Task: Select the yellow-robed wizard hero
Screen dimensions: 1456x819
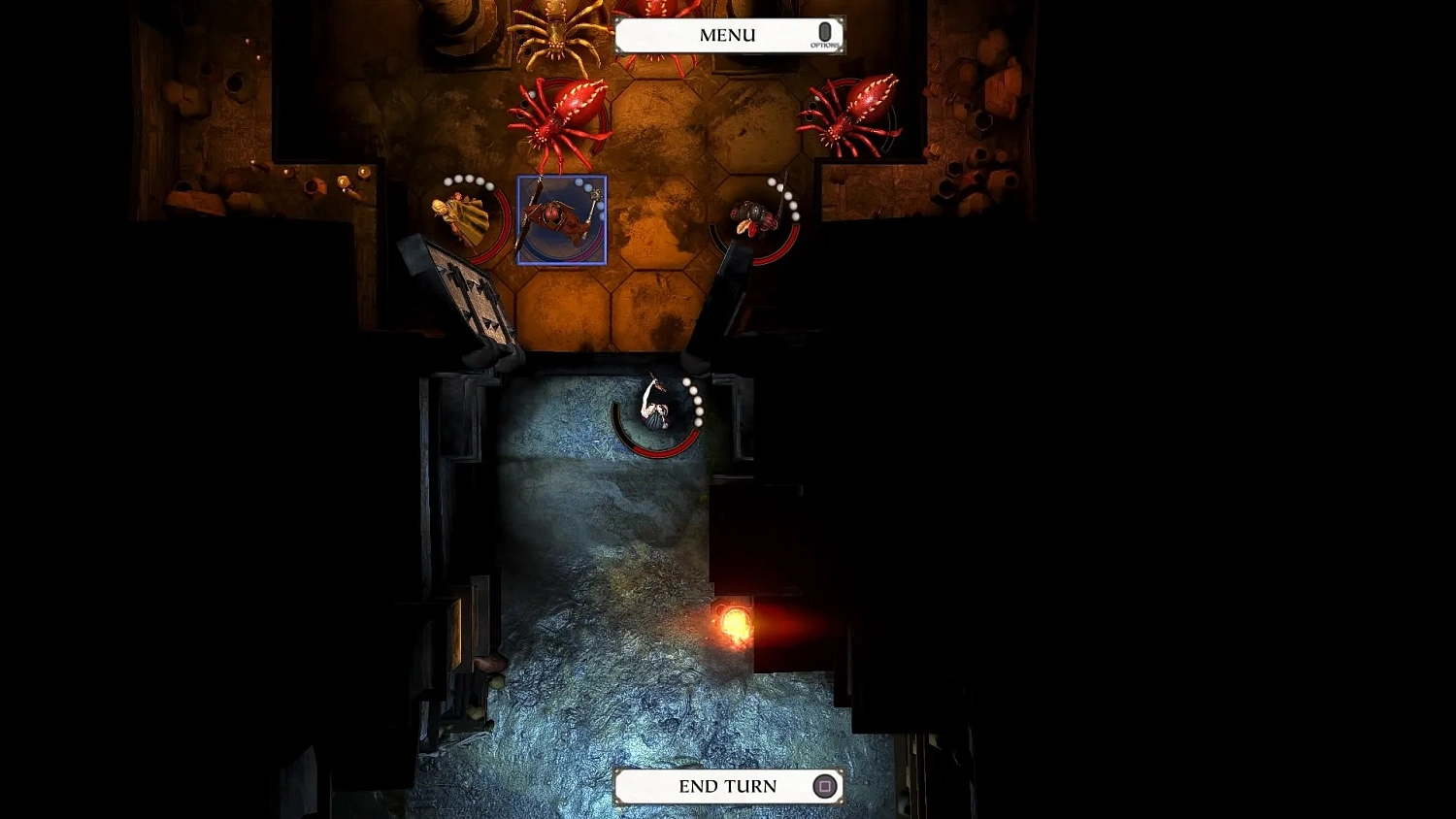Action: coord(464,215)
